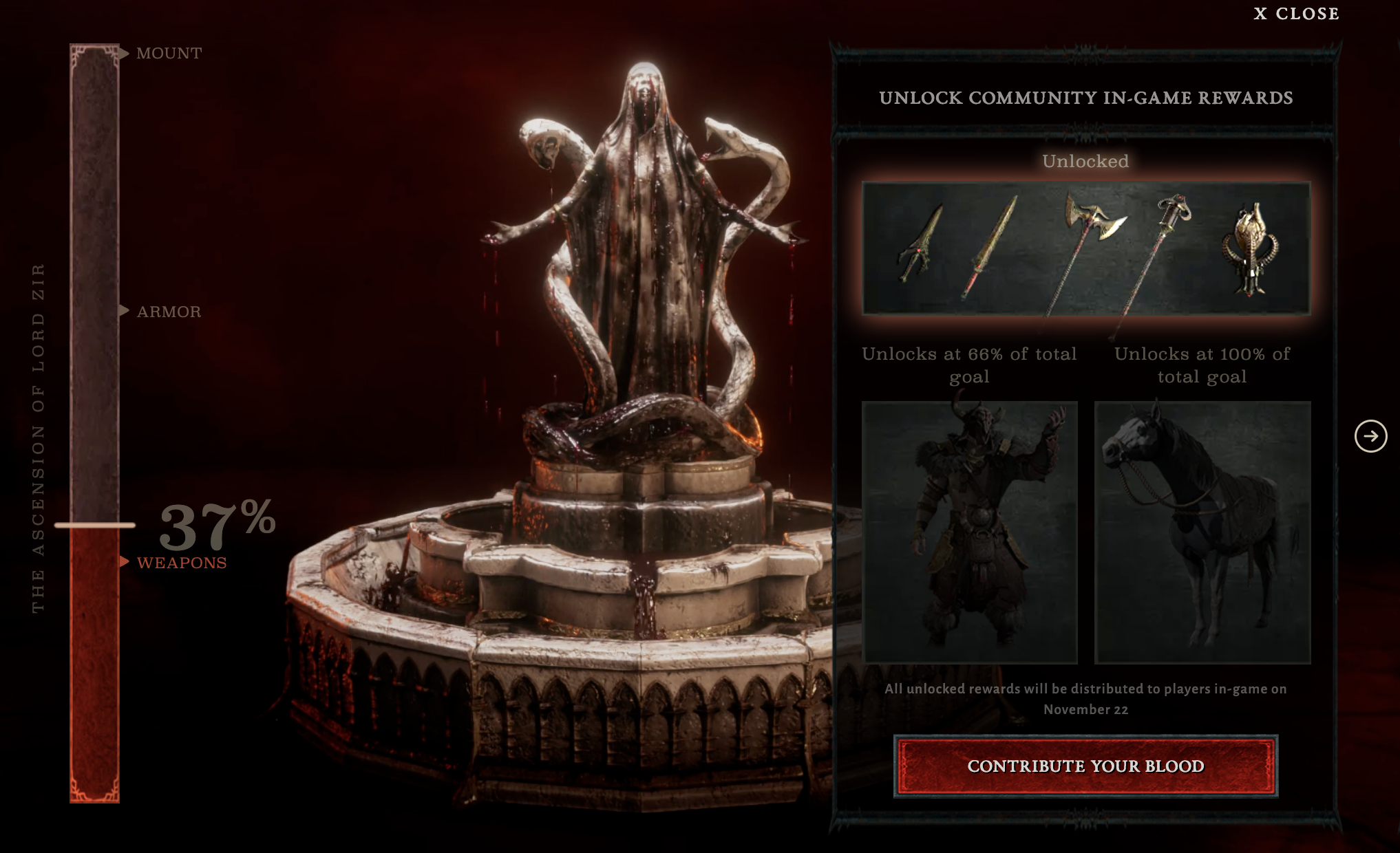The image size is (1400, 853).
Task: Click the Contribute Your Blood button
Action: [1085, 766]
